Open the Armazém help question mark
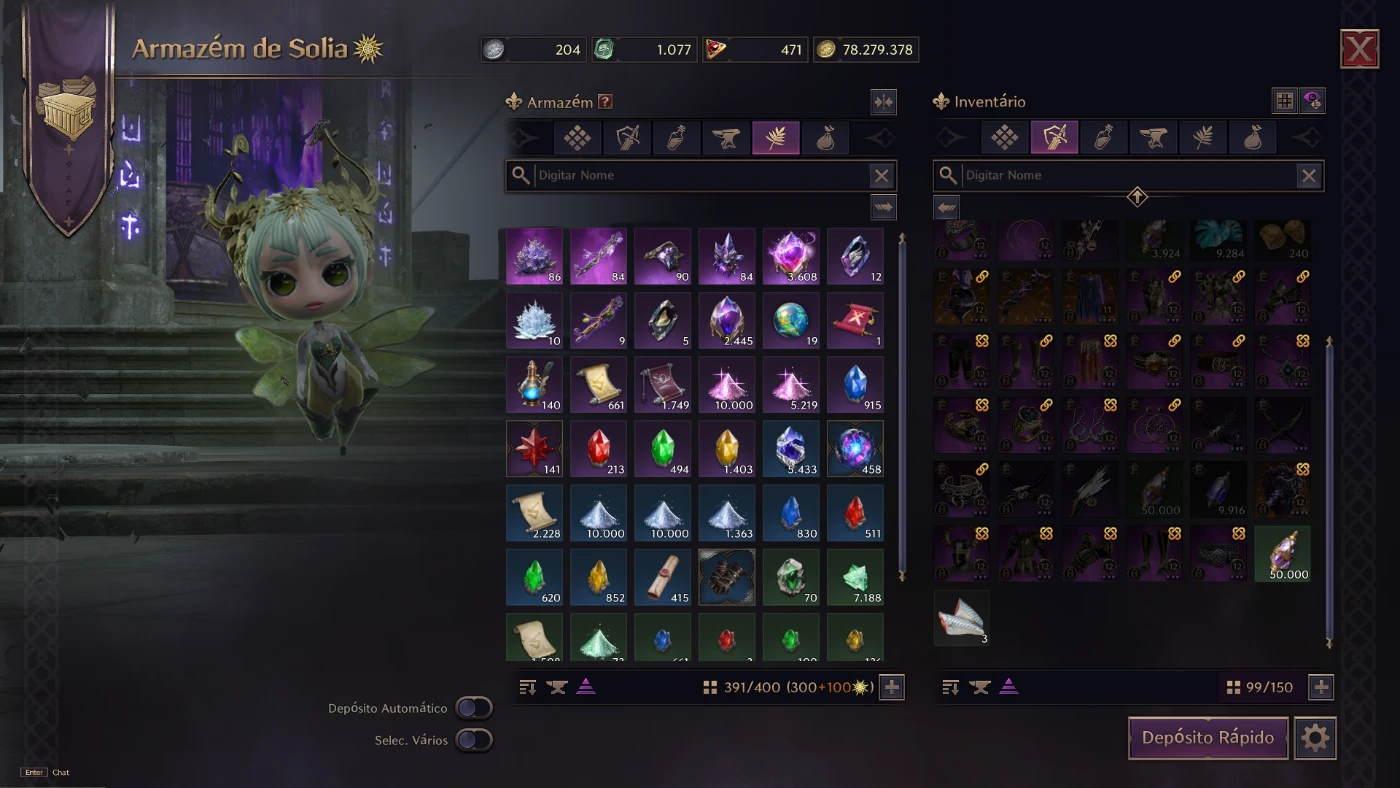The width and height of the screenshot is (1400, 788). 604,101
